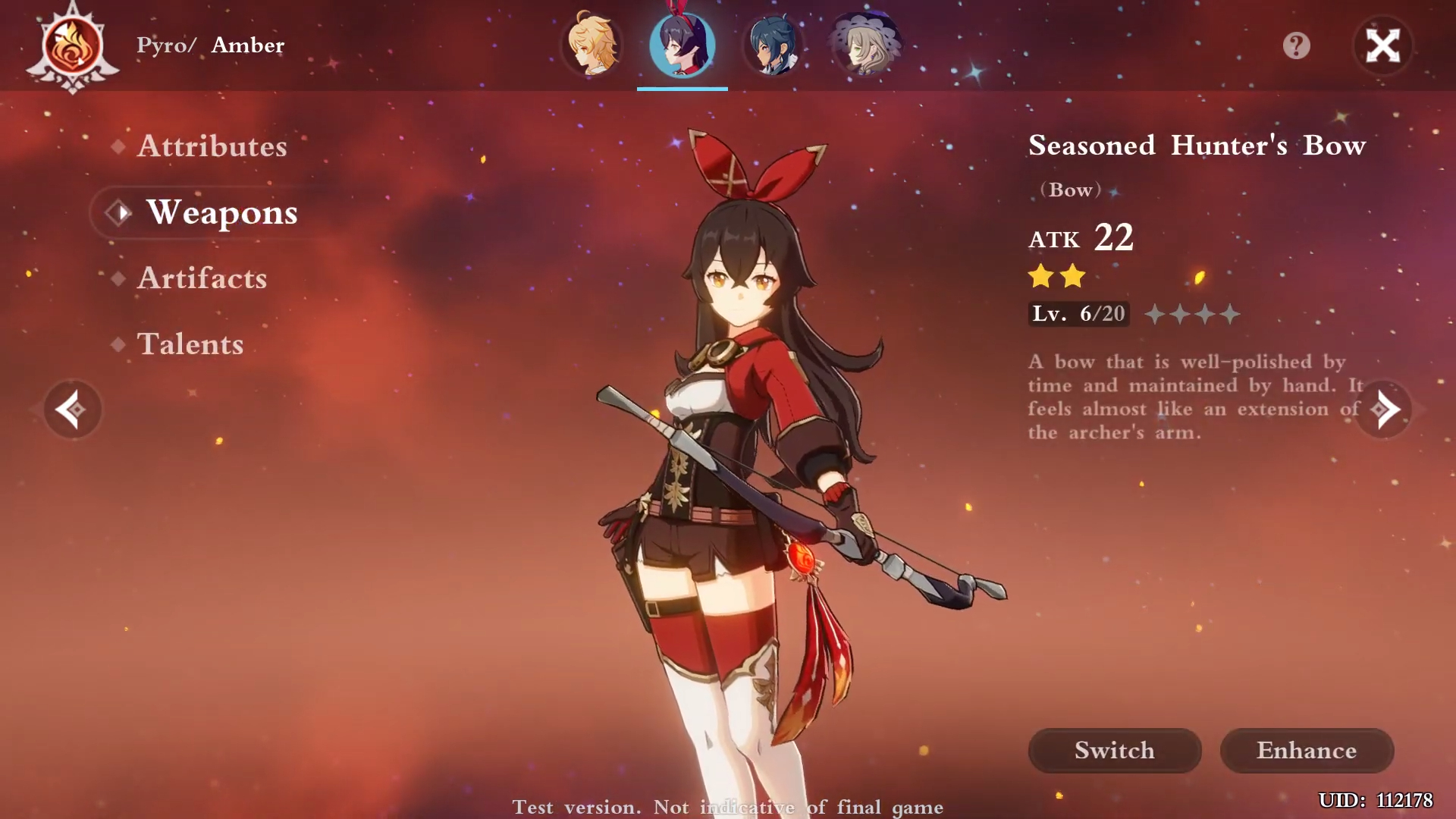
Task: Select the Traveler's character portrait
Action: [x=592, y=45]
